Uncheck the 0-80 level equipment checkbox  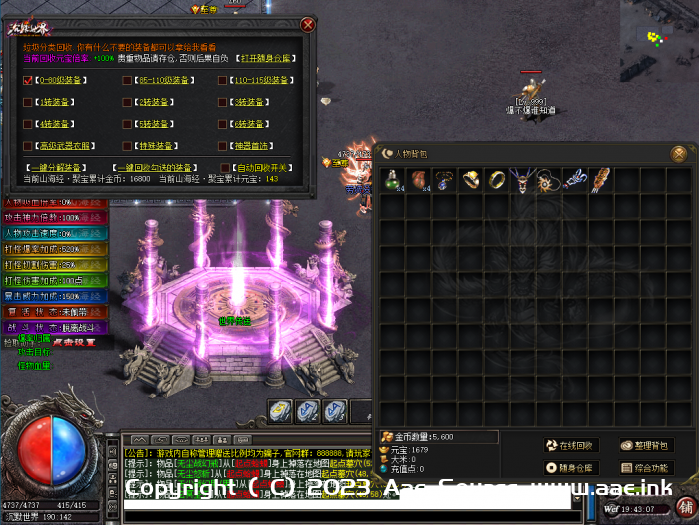click(28, 79)
